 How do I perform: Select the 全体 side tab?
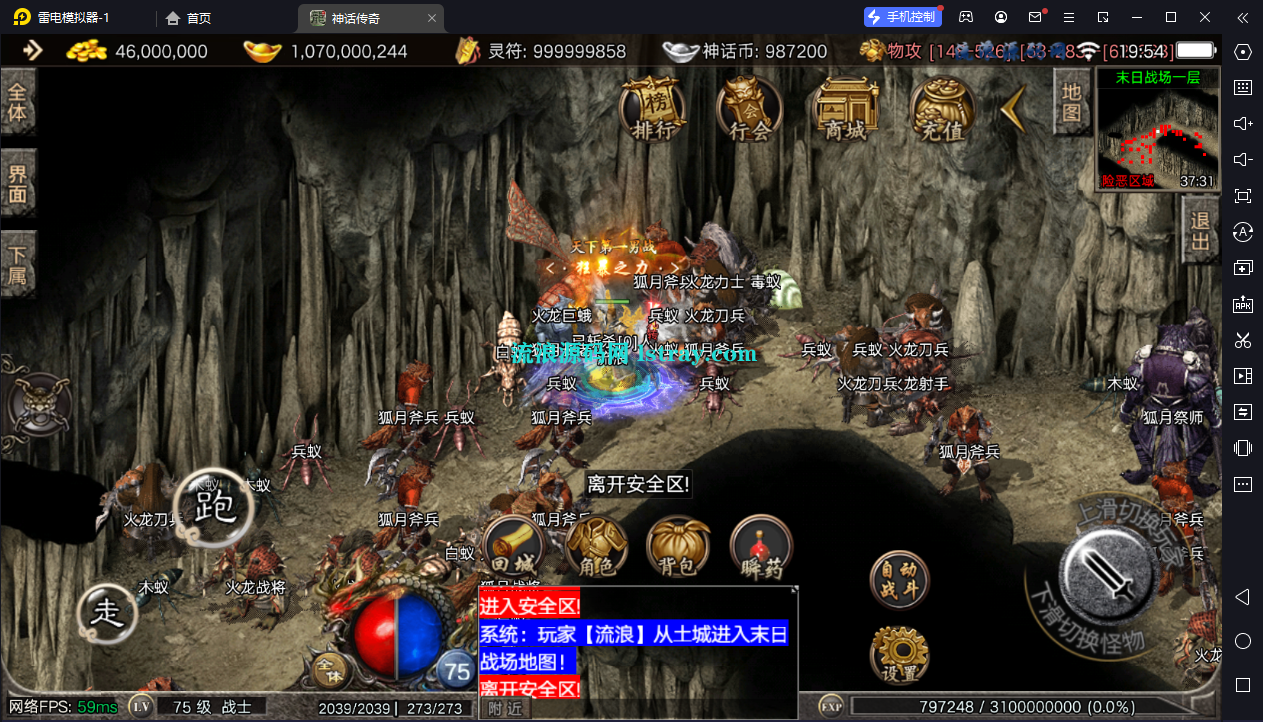(x=18, y=102)
